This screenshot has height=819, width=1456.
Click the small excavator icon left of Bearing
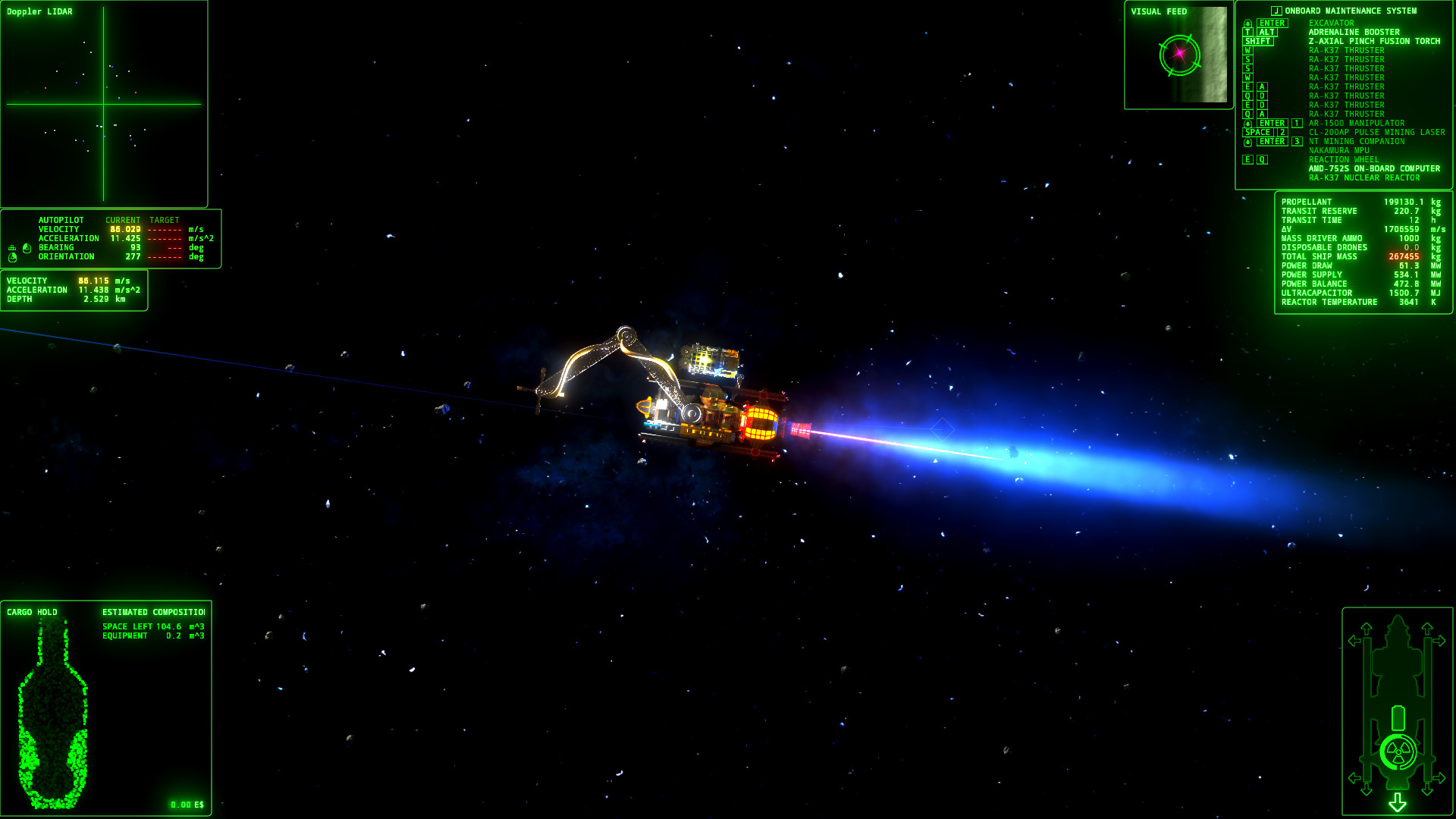point(12,248)
